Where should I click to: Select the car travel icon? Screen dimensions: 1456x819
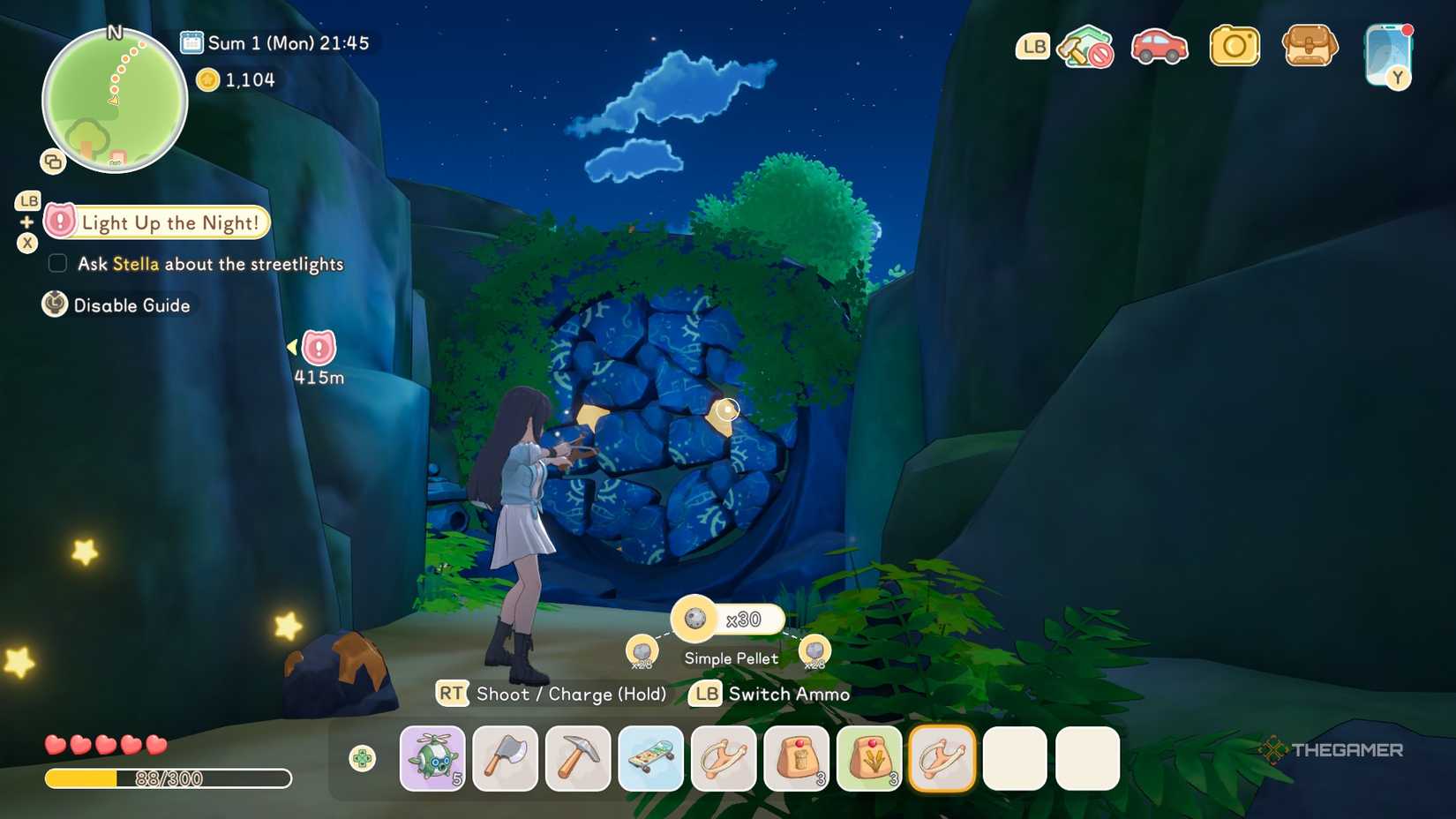pos(1160,46)
